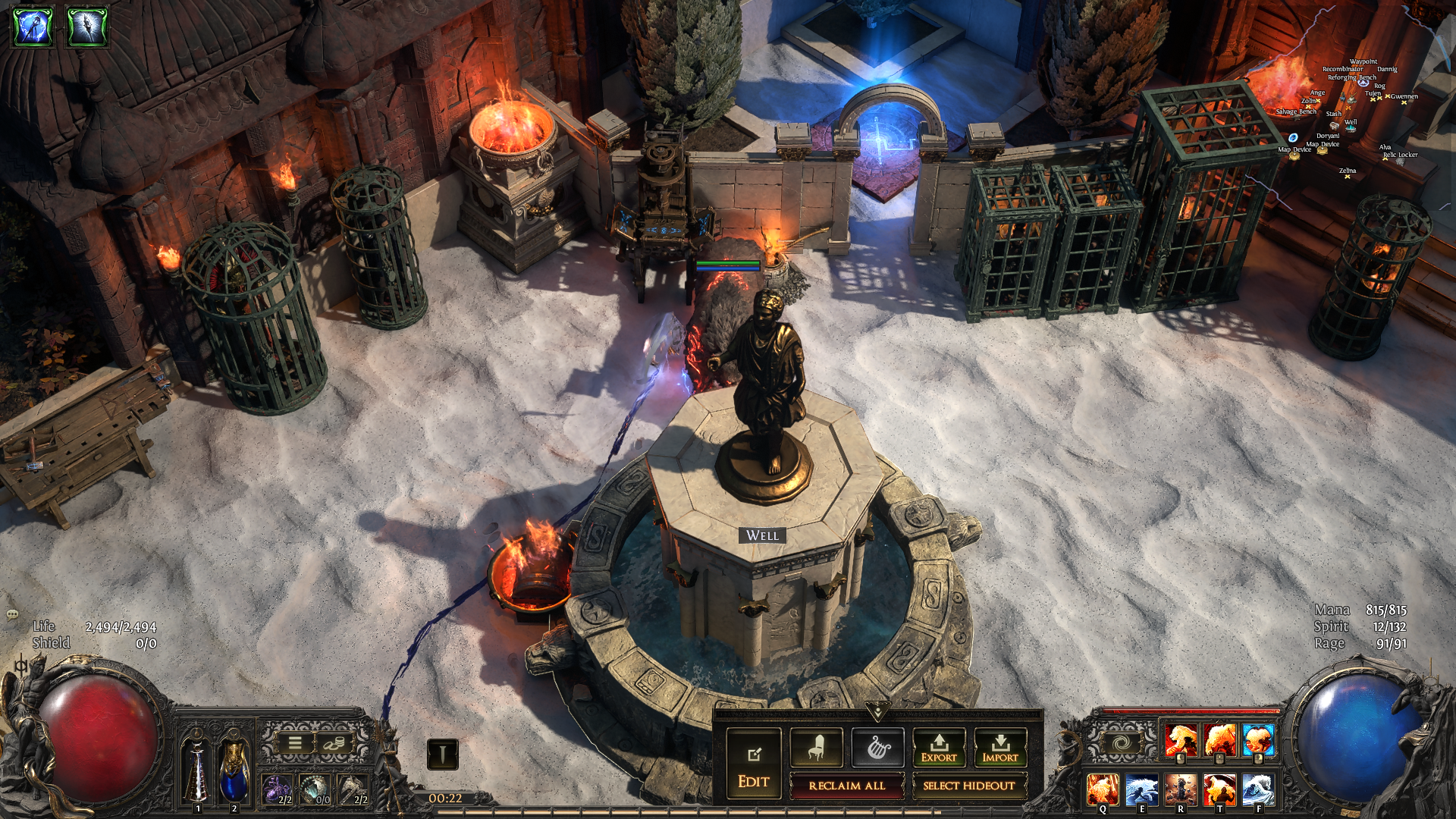Click the Stash chest marker on minimap
The image size is (1456, 819).
point(1335,124)
